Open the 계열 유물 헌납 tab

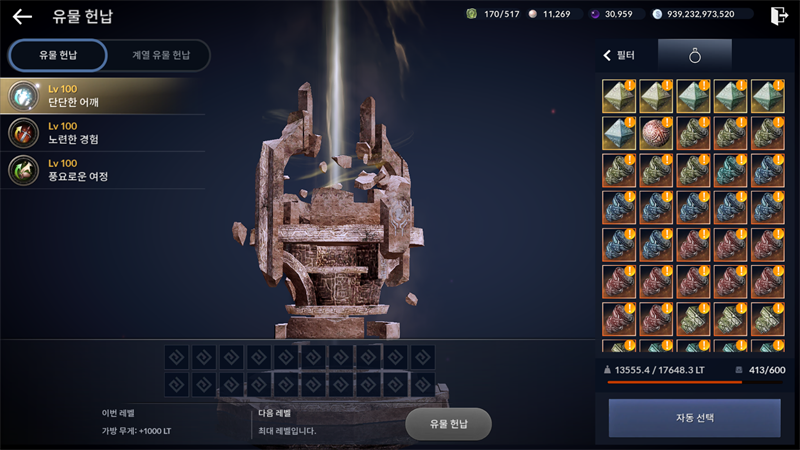click(x=158, y=55)
